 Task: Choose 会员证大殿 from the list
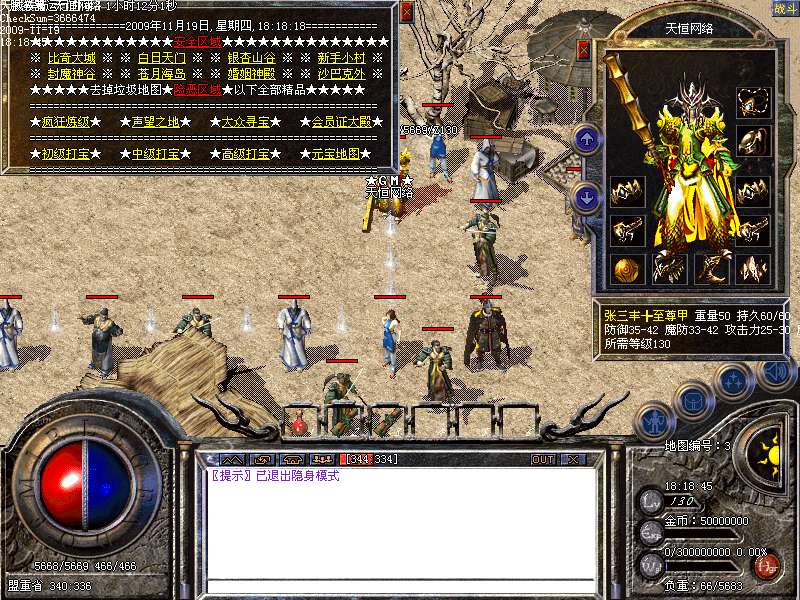(x=341, y=122)
